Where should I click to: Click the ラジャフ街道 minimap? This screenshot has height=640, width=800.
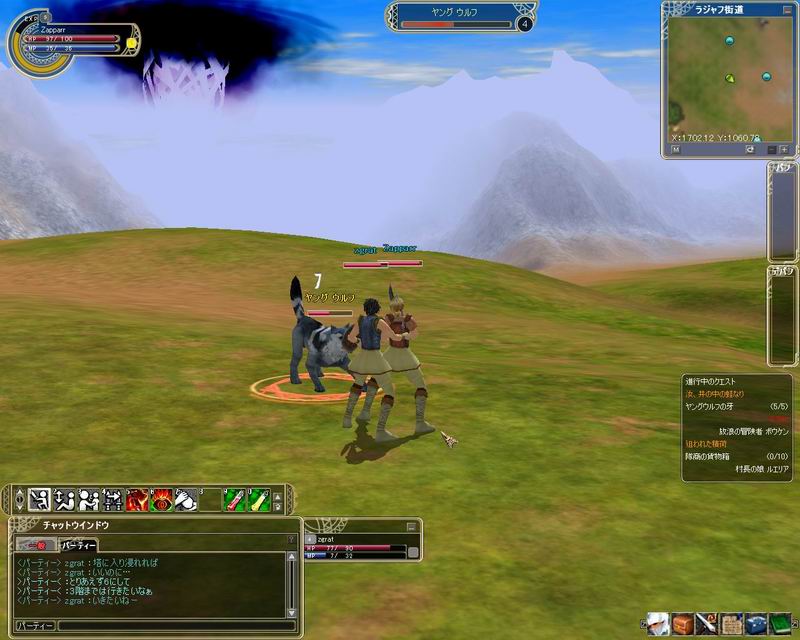(727, 75)
